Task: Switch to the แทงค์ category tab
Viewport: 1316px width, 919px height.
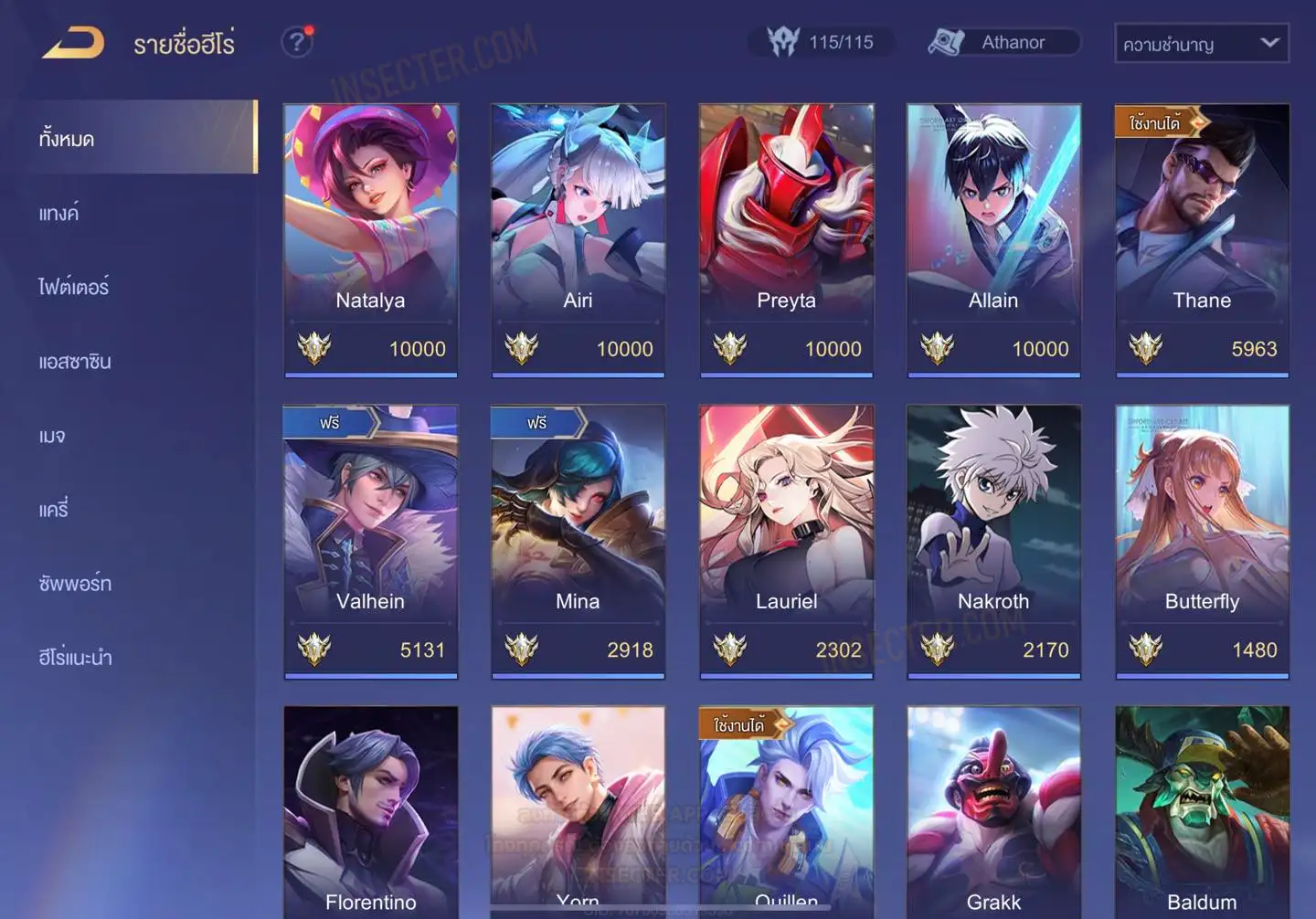Action: click(x=59, y=214)
